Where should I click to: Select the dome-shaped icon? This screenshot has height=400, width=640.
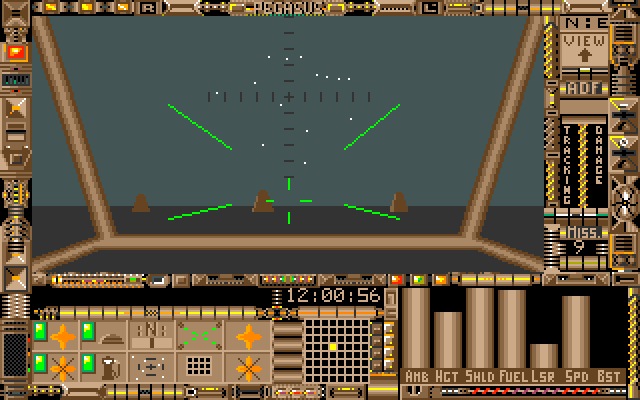[x=110, y=335]
